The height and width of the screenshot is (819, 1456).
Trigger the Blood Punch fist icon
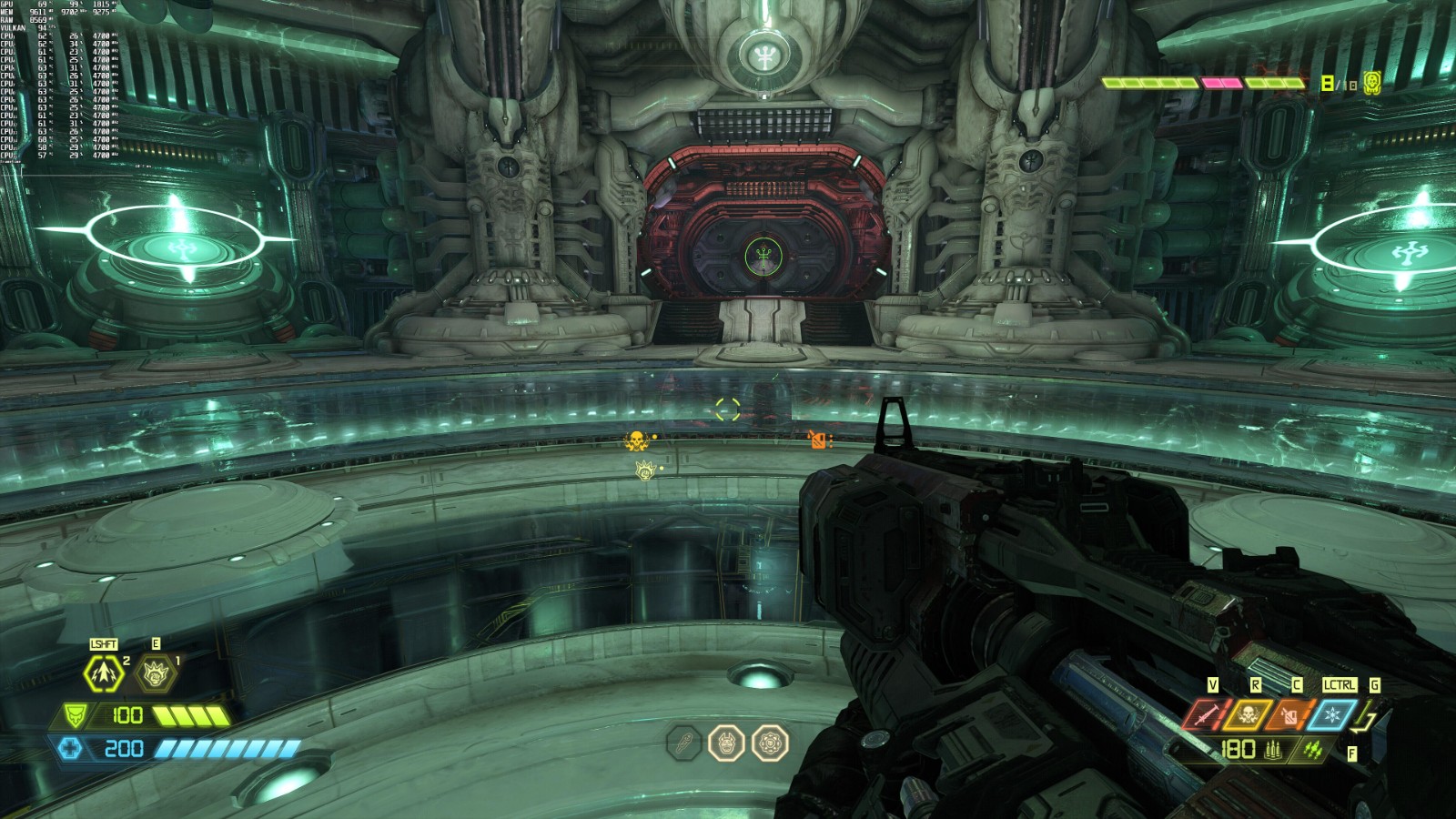[155, 674]
